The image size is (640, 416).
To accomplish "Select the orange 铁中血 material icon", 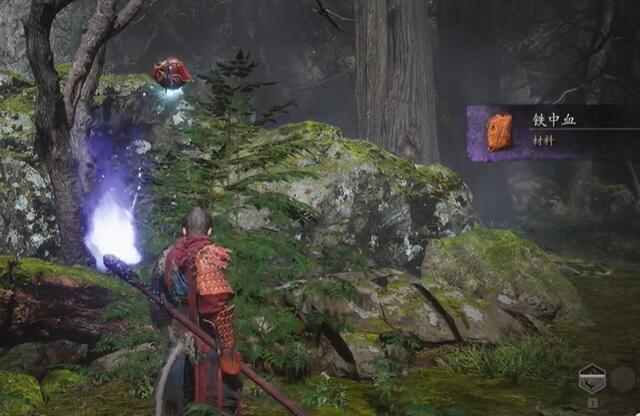I will click(x=499, y=133).
